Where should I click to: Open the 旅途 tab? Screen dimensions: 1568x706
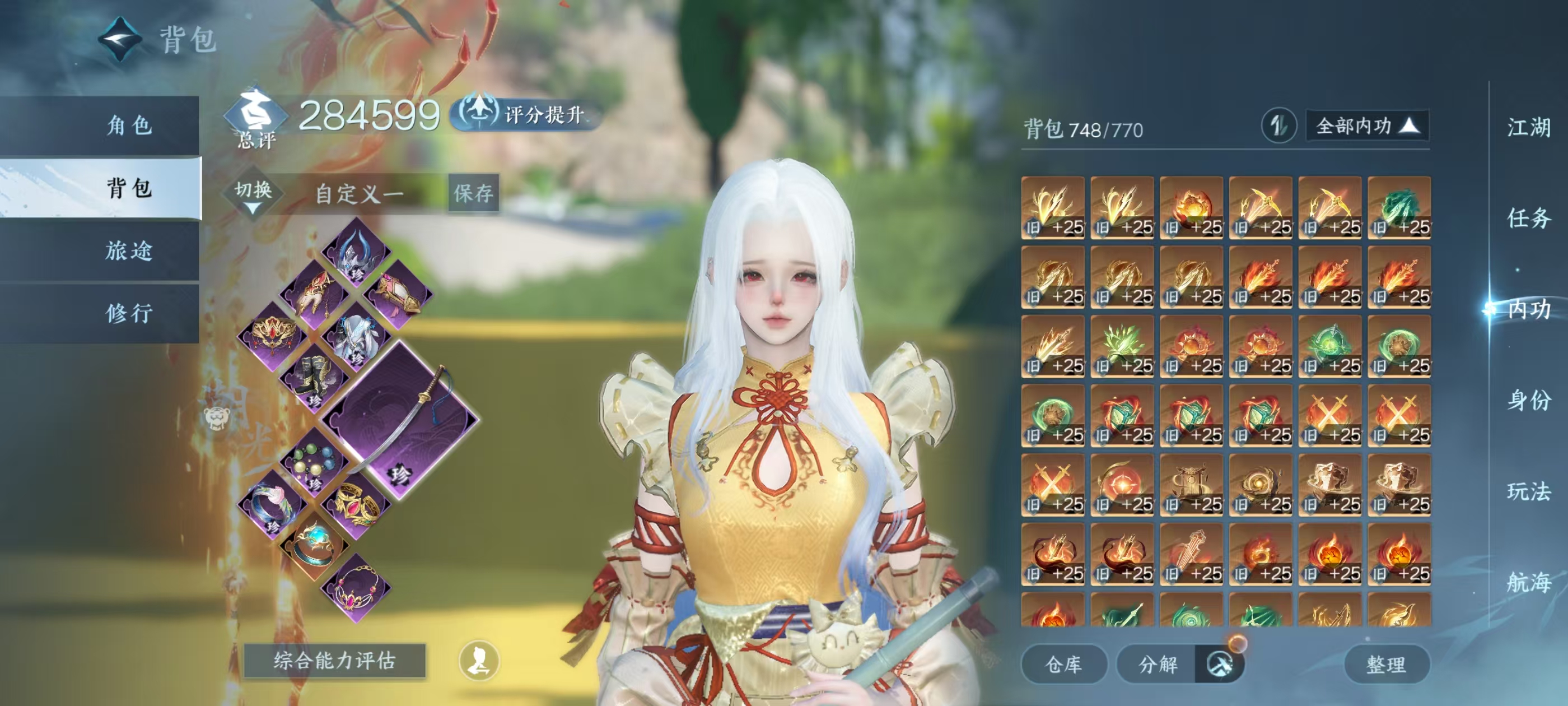128,251
